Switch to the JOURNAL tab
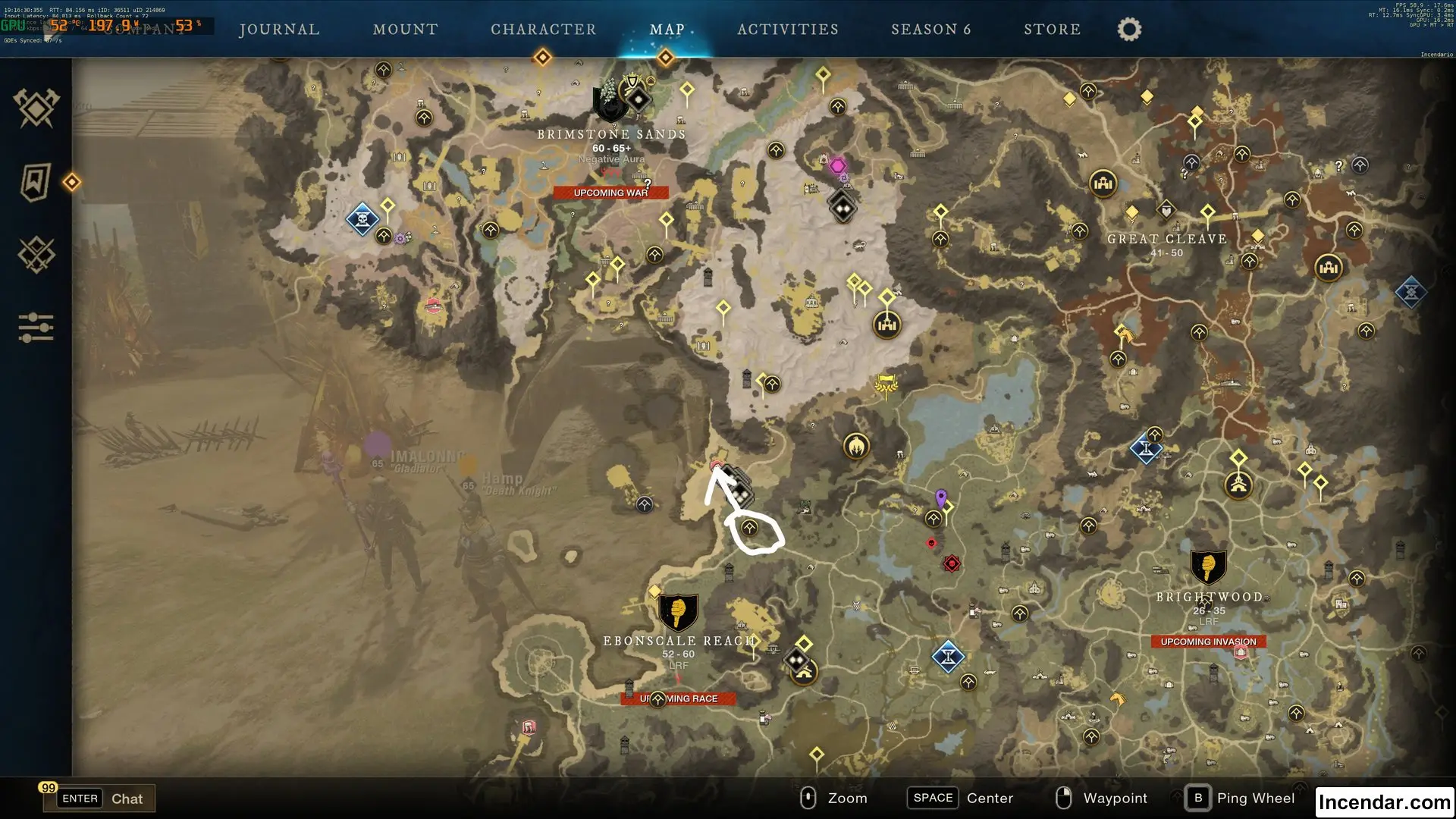The width and height of the screenshot is (1456, 819). coord(279,29)
